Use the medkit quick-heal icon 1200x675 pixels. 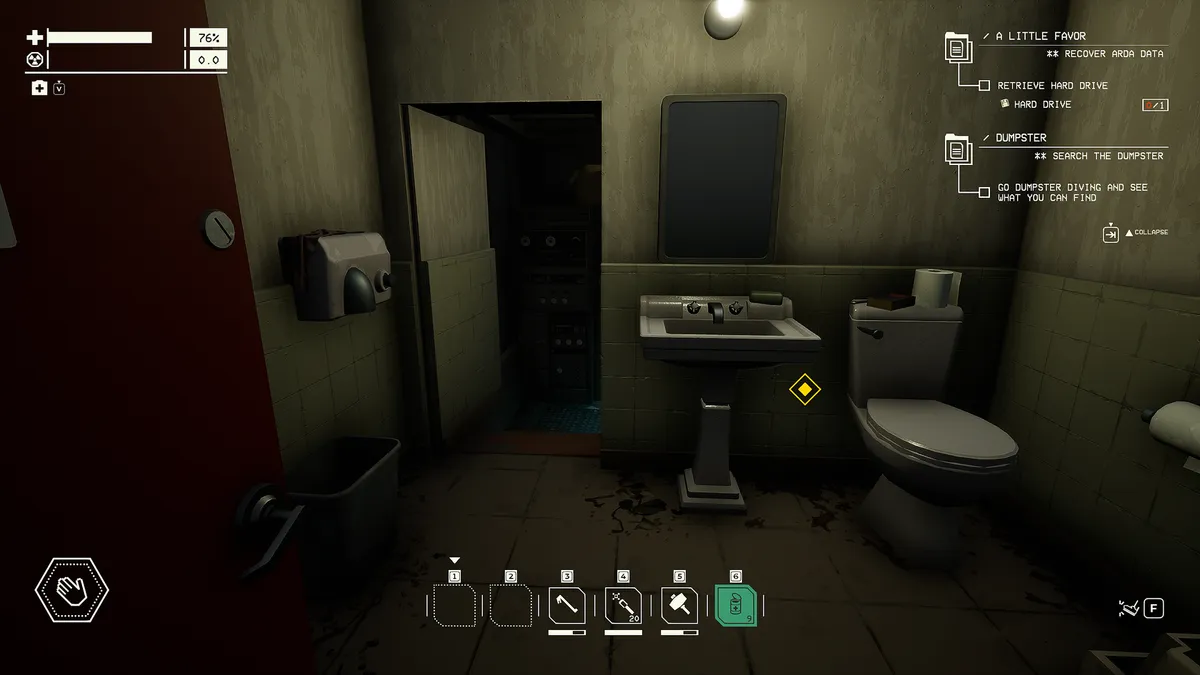click(x=39, y=88)
